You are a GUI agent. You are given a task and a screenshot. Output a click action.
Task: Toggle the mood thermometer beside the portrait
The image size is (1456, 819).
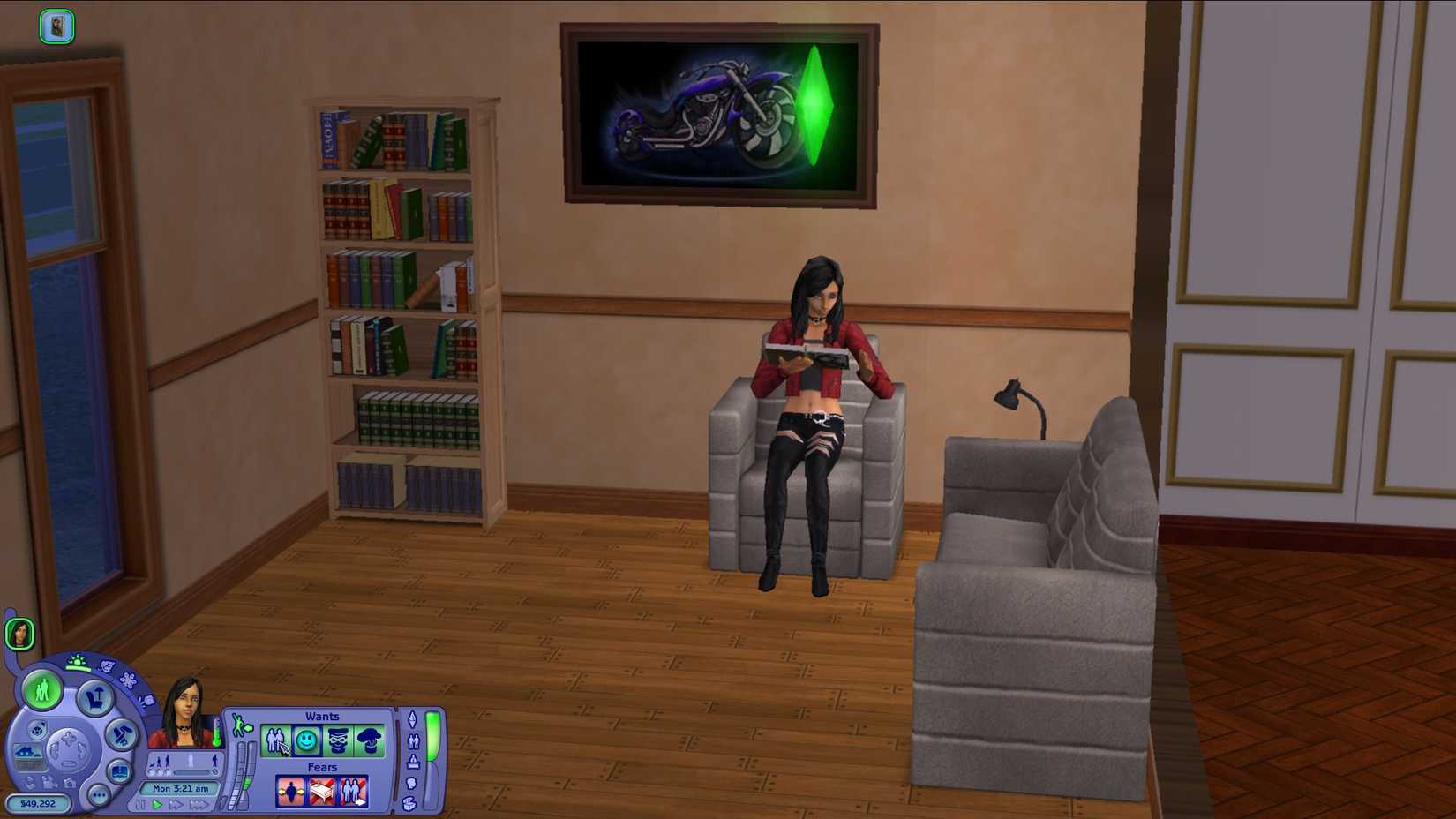click(218, 734)
